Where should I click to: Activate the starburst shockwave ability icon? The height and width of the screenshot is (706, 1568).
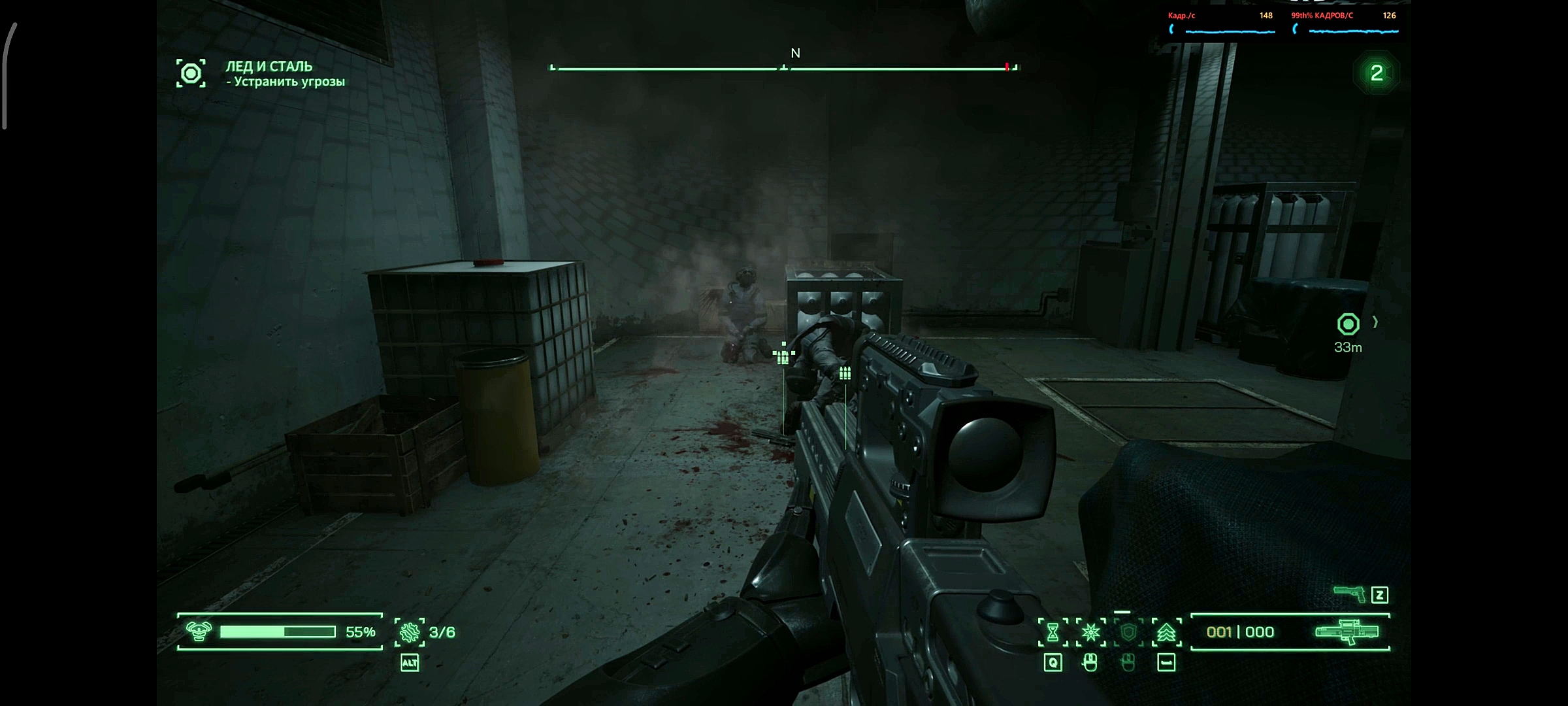[1090, 632]
